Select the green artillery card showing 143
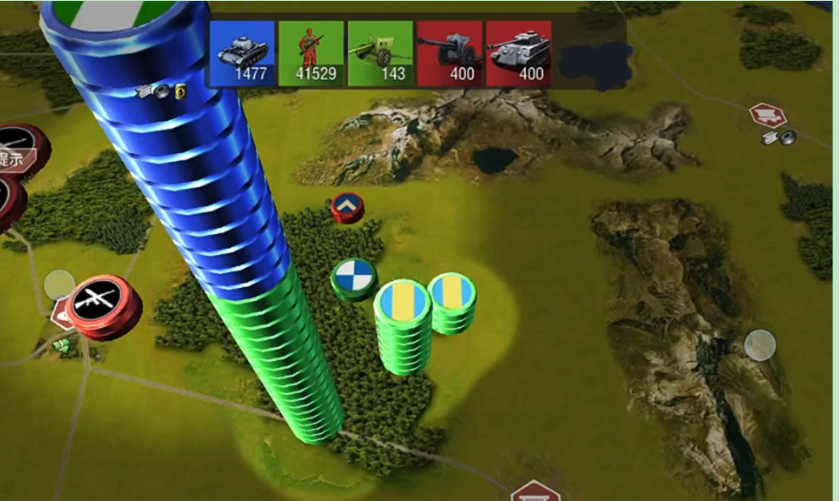The width and height of the screenshot is (839, 501). pyautogui.click(x=380, y=53)
